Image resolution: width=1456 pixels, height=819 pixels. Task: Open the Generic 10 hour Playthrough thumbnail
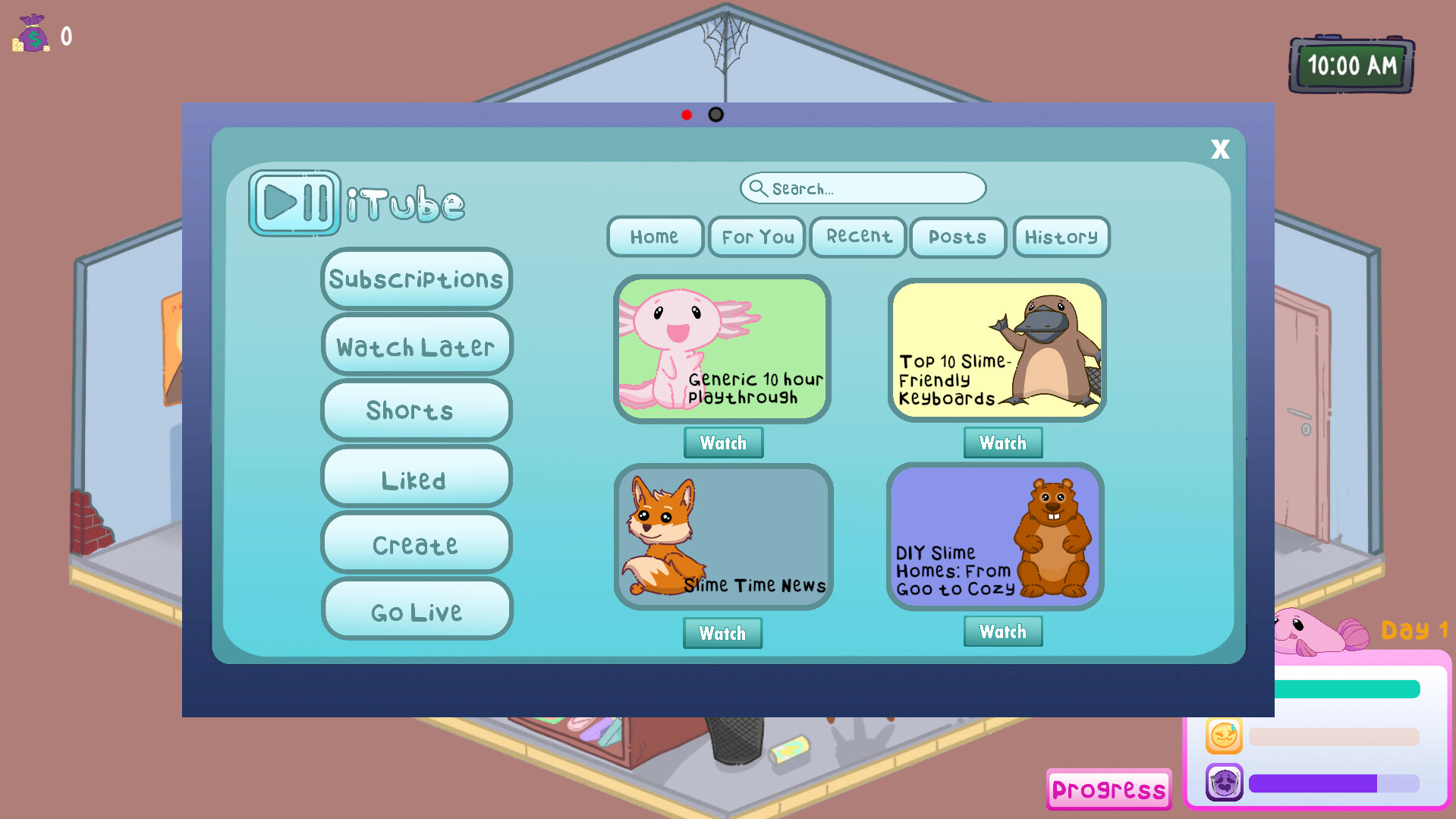coord(722,348)
